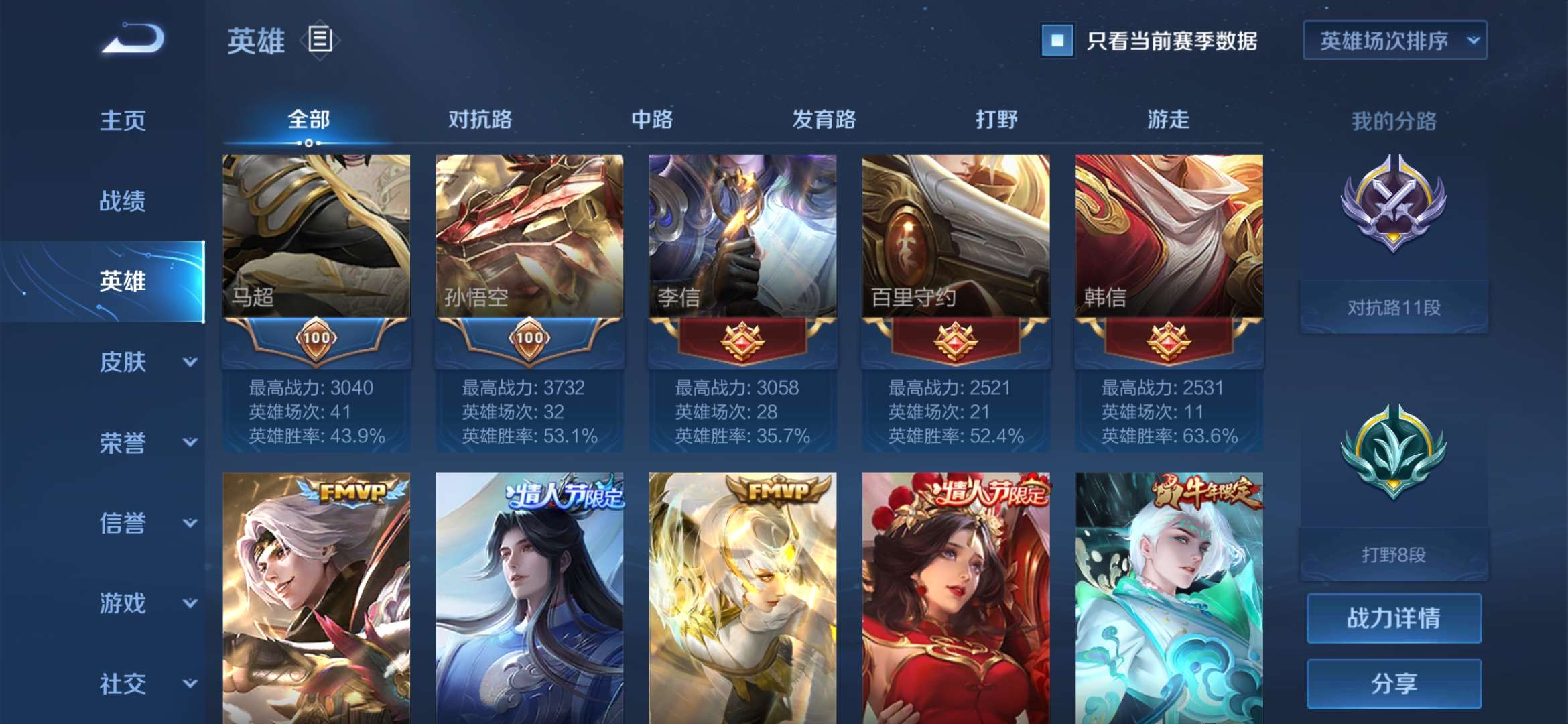
Task: Click the carousel page dot under 全部
Action: (x=308, y=143)
